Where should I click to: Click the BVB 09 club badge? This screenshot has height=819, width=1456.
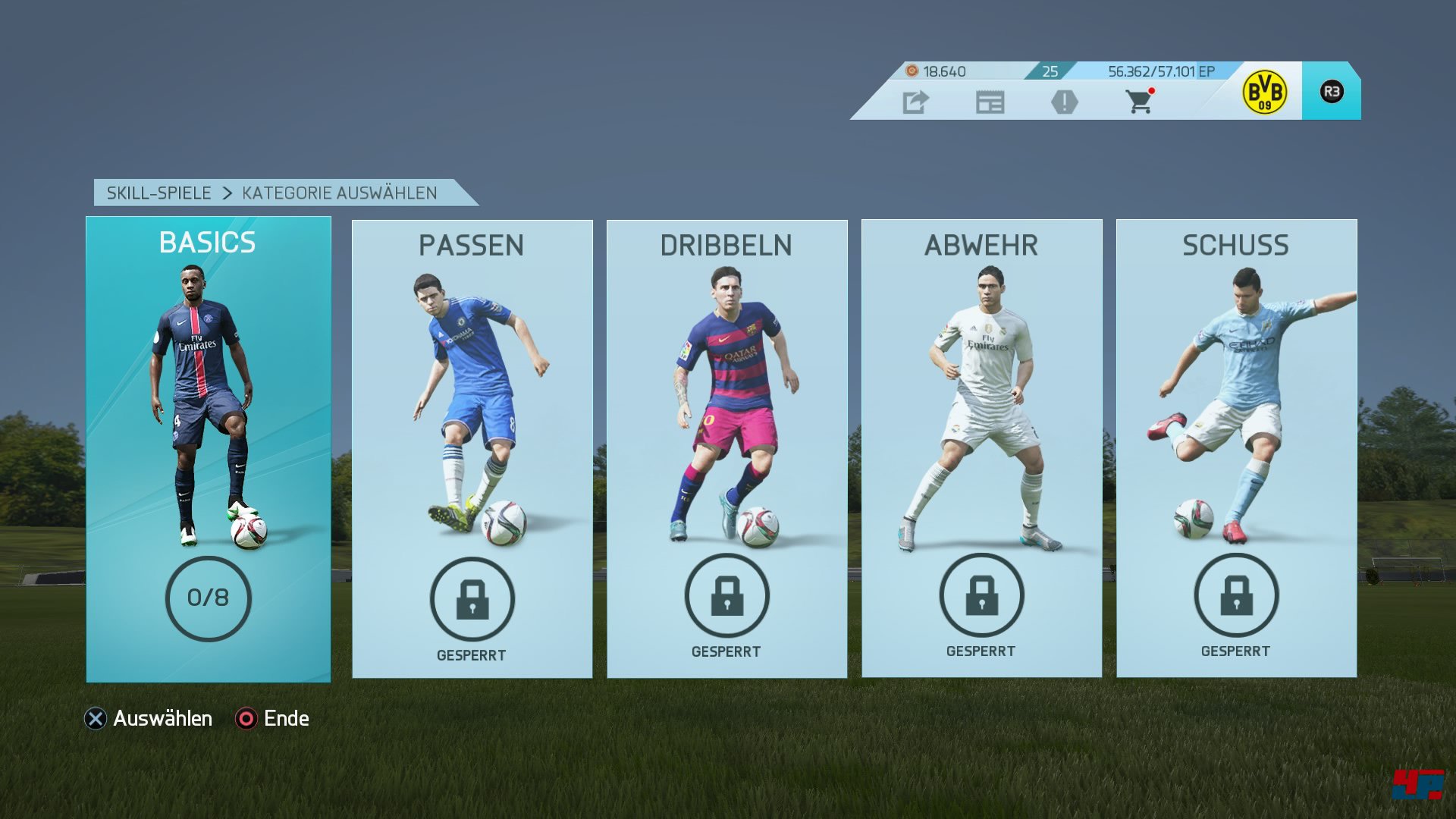coord(1264,93)
